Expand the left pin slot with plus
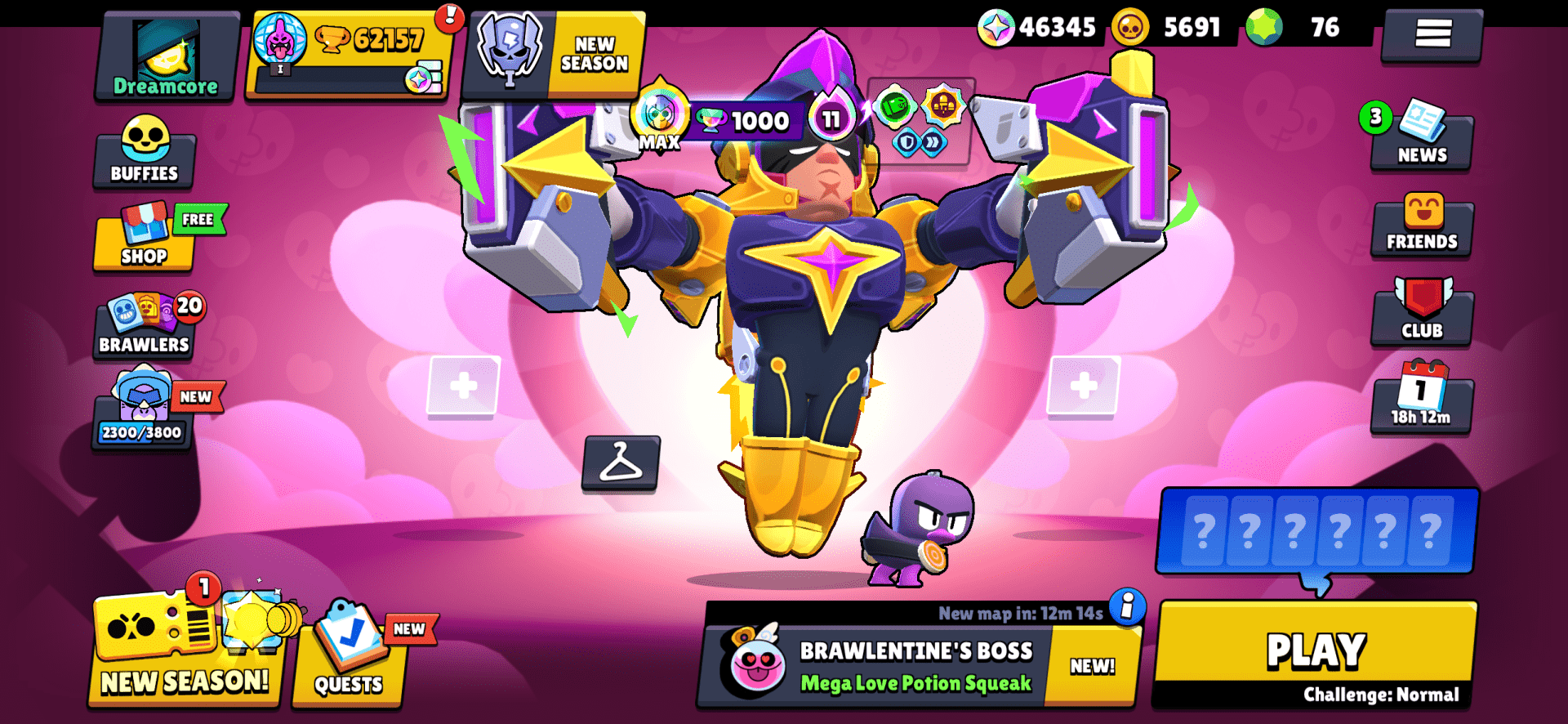1568x724 pixels. [462, 384]
